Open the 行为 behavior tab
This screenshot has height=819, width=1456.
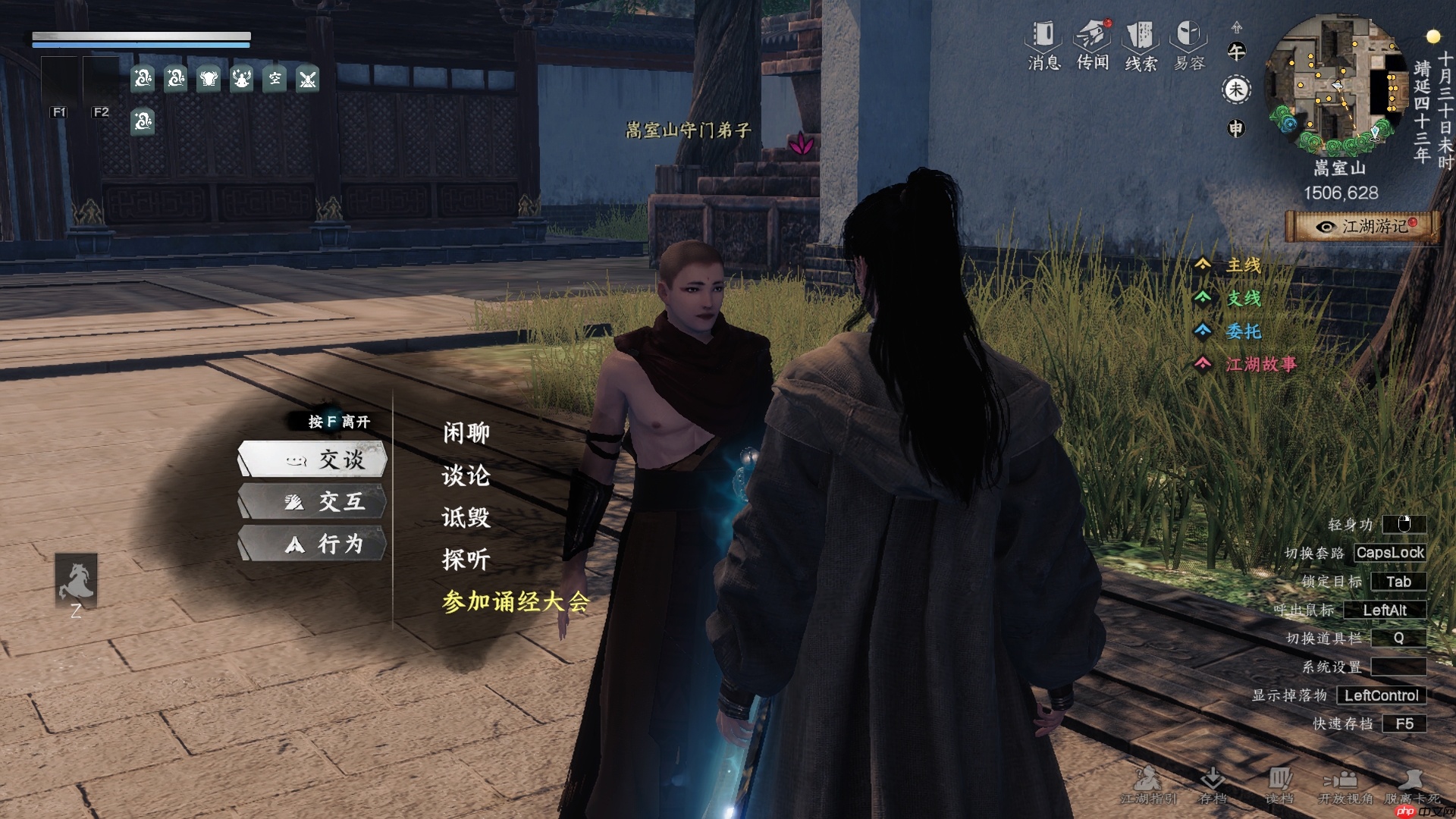pos(313,544)
